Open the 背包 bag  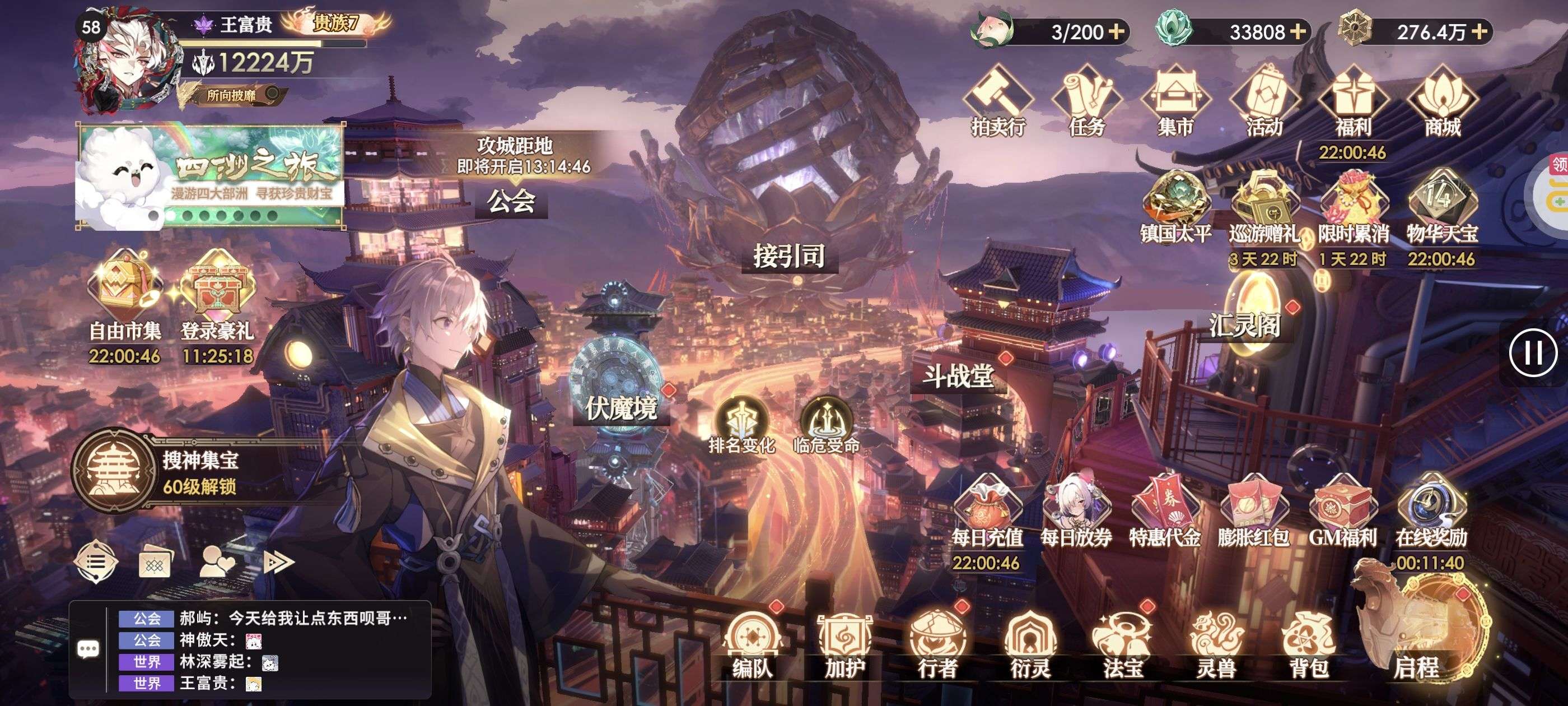coord(1309,644)
